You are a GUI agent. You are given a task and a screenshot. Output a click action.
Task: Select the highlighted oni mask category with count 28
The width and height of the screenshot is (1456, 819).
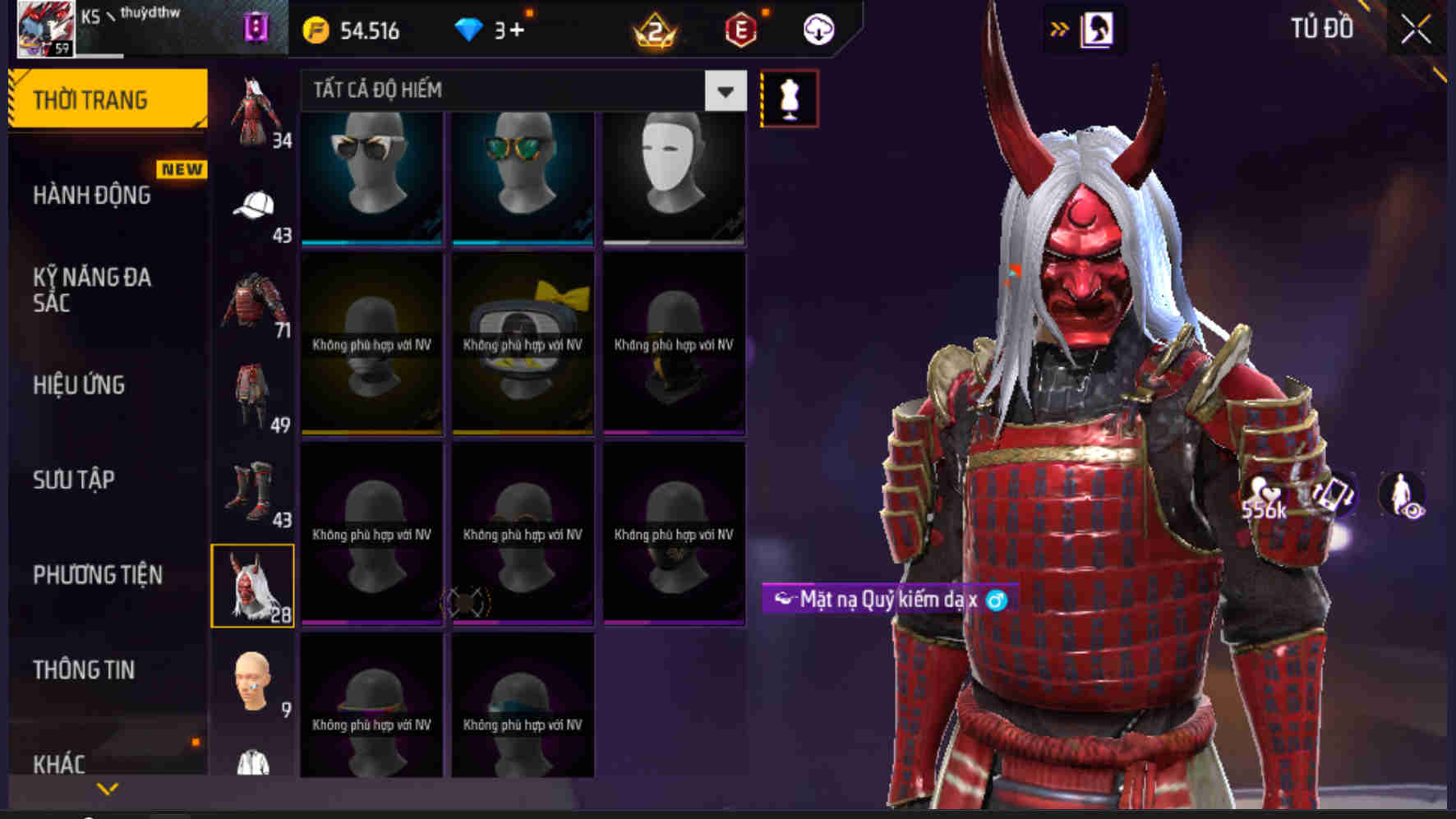pos(255,587)
